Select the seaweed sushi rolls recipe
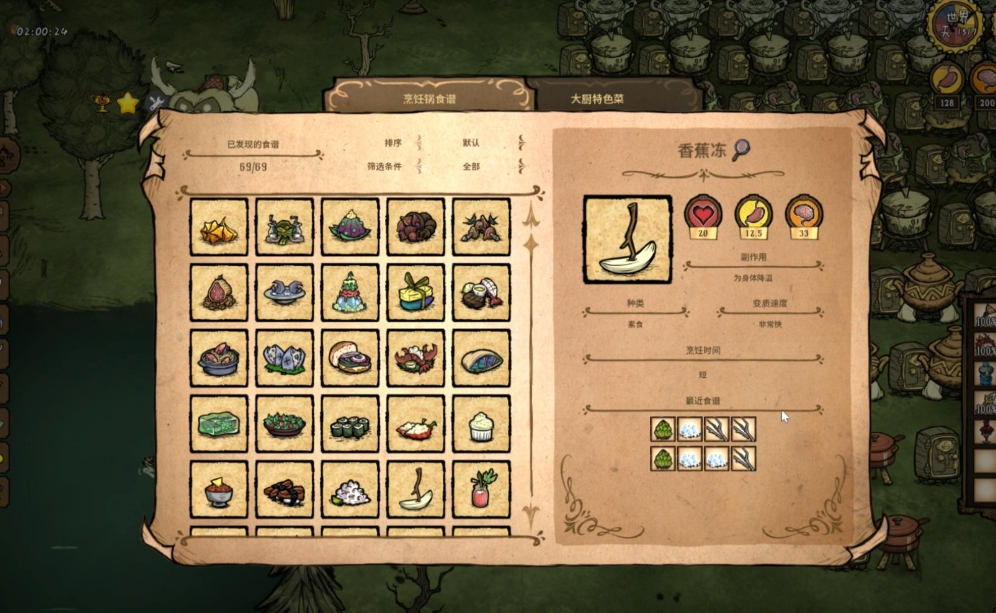 tap(350, 424)
